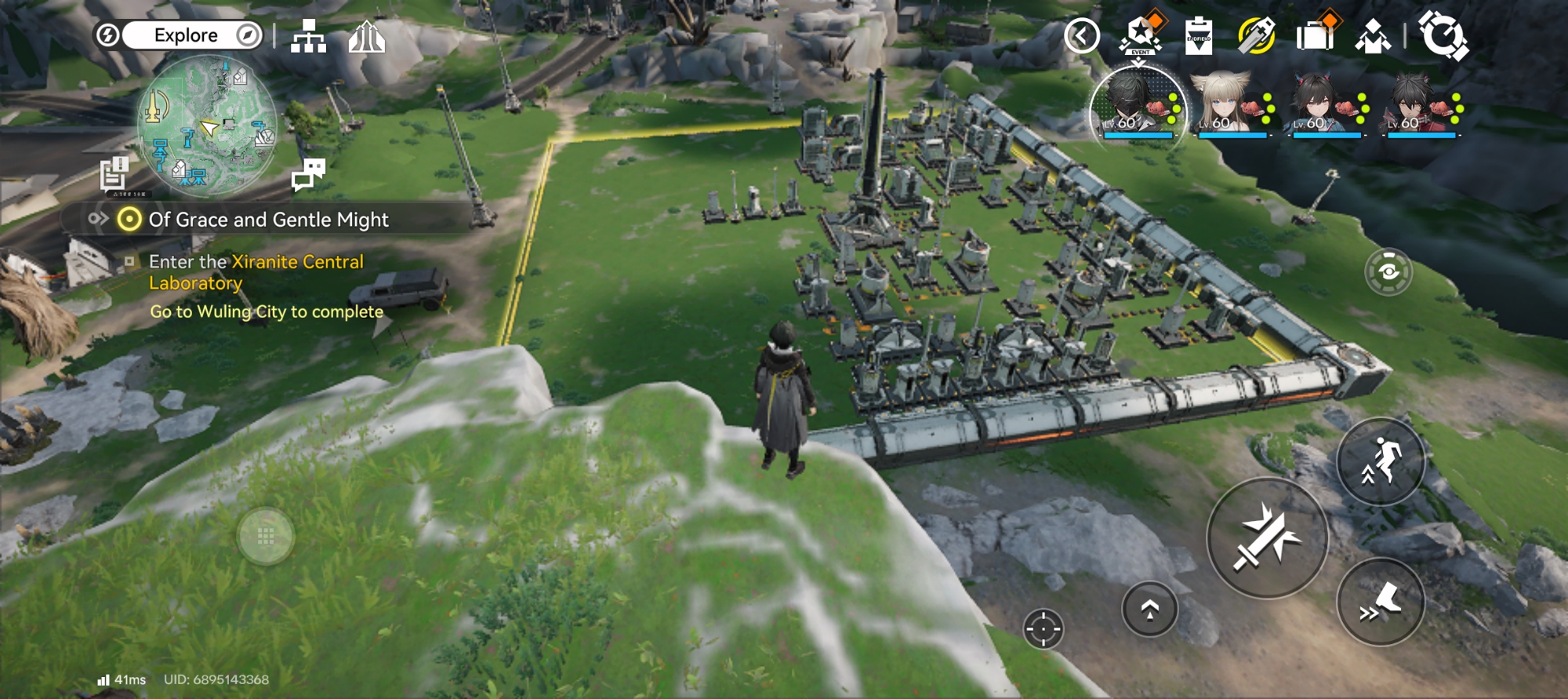Open the chat bubbles icon
This screenshot has height=699, width=1568.
click(x=308, y=174)
